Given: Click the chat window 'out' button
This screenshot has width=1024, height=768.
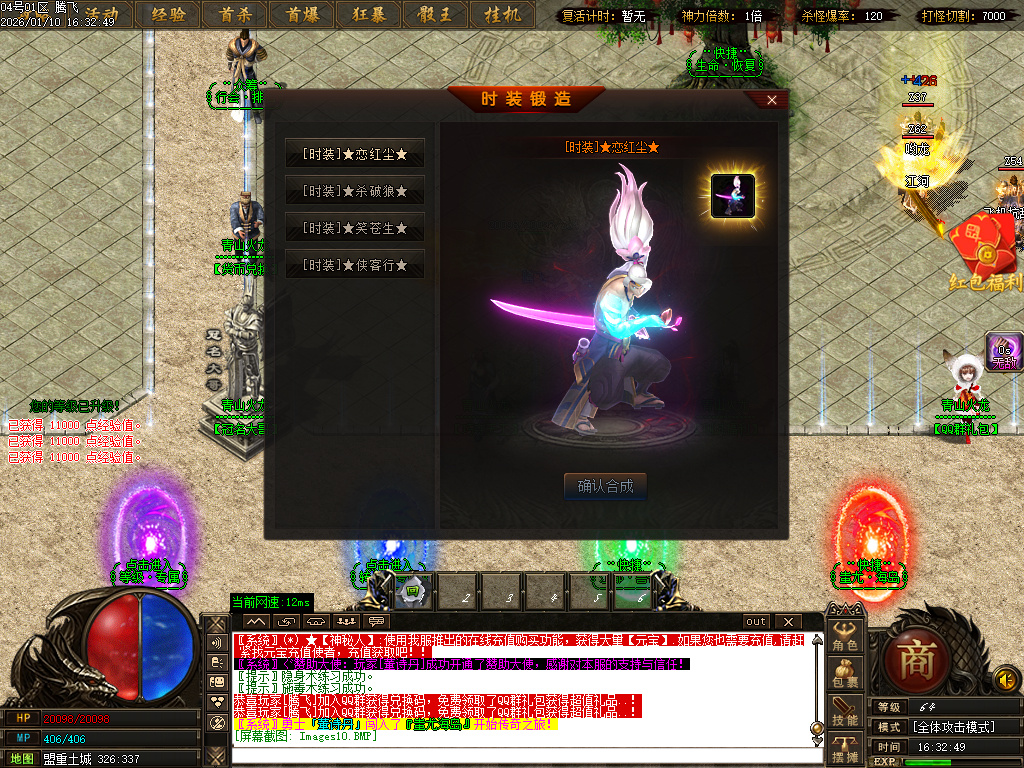Looking at the screenshot, I should point(757,622).
